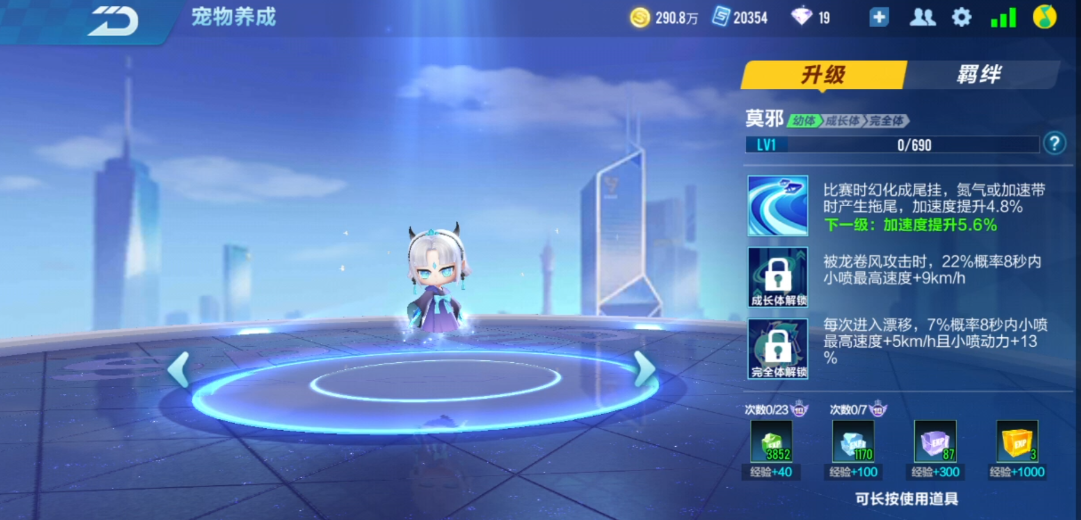Open the friends icon in top bar
This screenshot has height=520, width=1081.
922,17
